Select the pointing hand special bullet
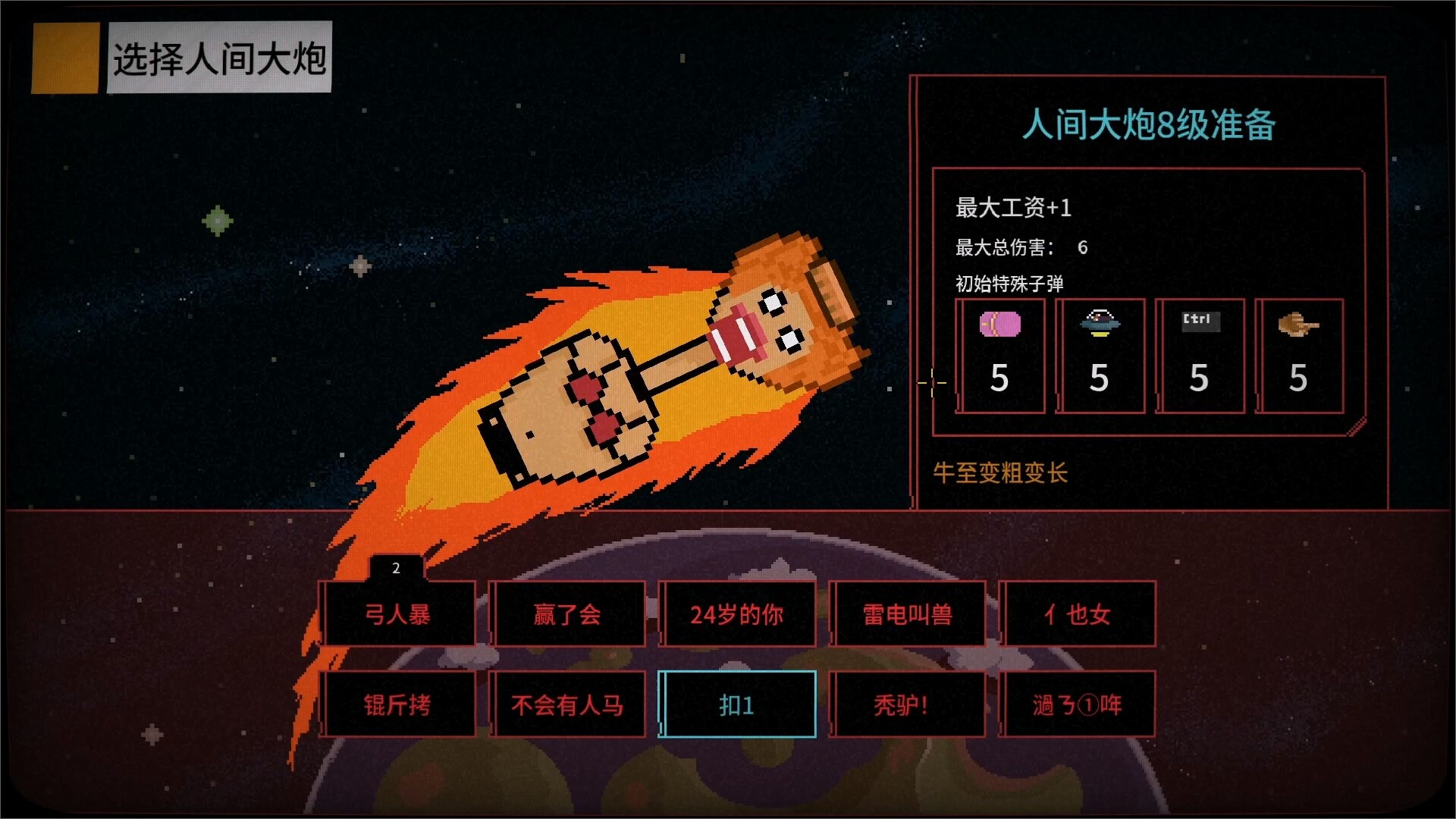The image size is (1456, 819). point(1299,356)
